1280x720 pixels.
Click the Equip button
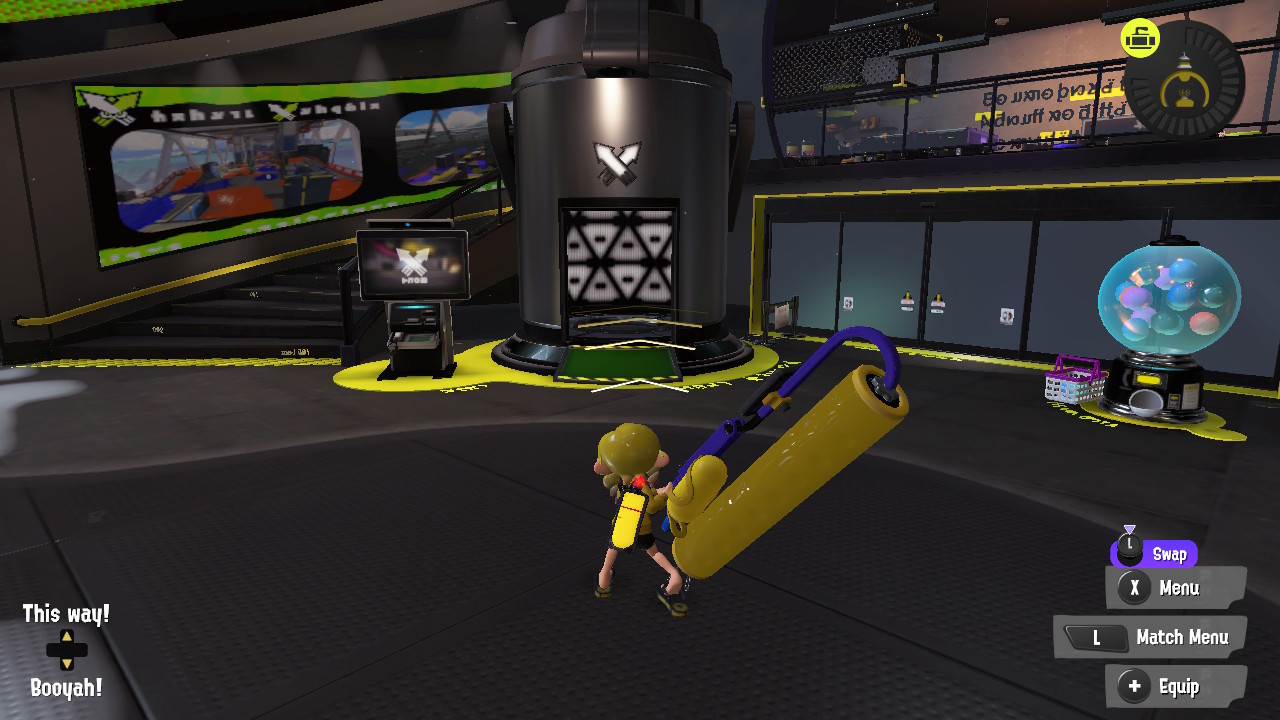1178,687
